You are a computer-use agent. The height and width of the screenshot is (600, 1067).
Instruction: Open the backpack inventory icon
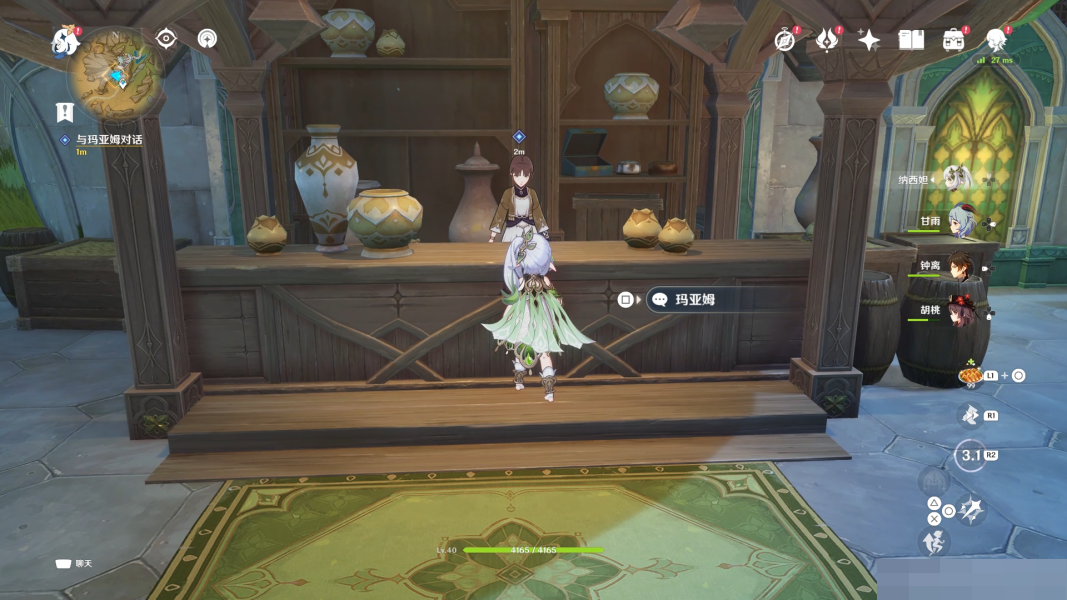[x=953, y=40]
